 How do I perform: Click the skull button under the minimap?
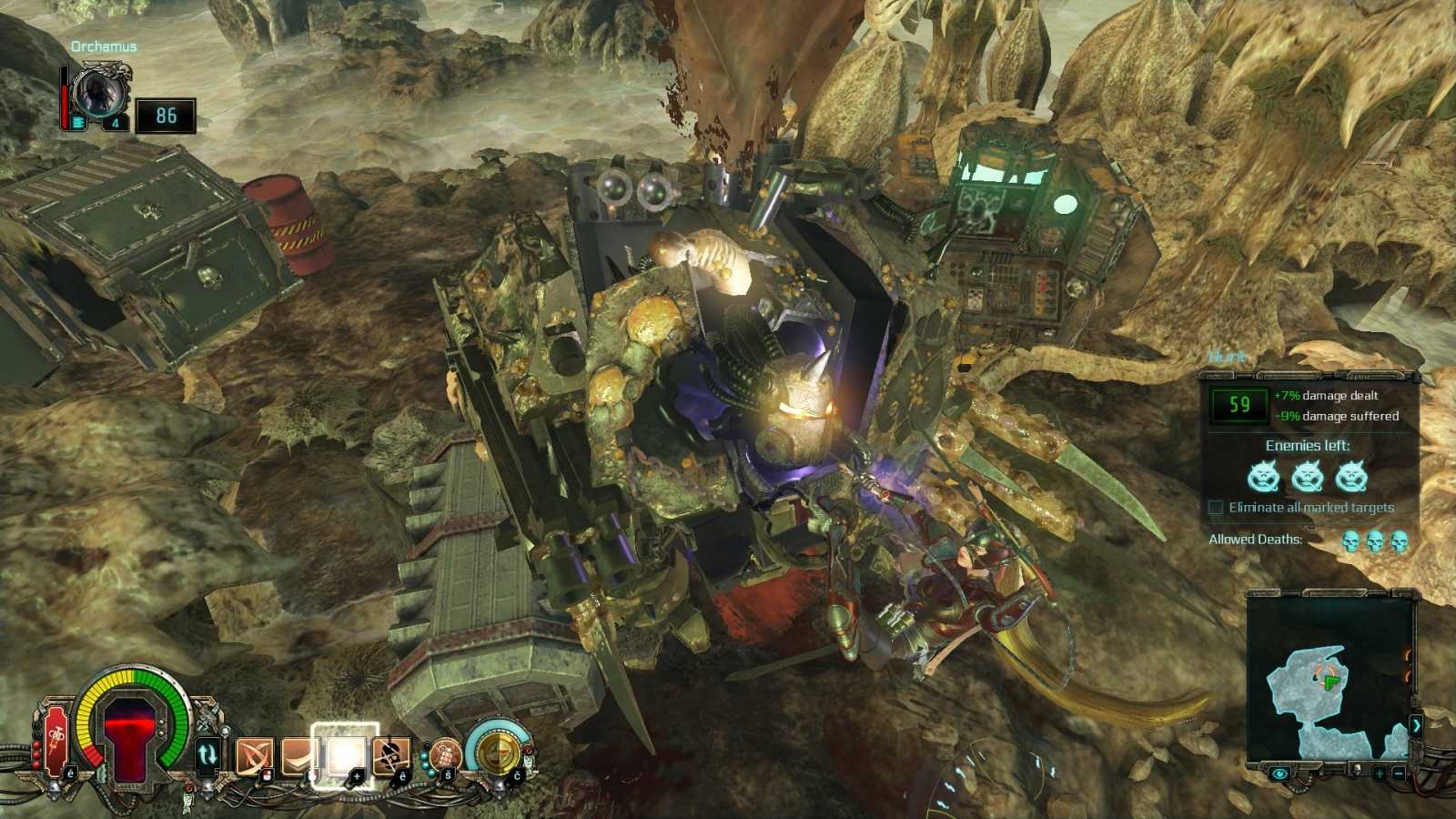(1356, 772)
